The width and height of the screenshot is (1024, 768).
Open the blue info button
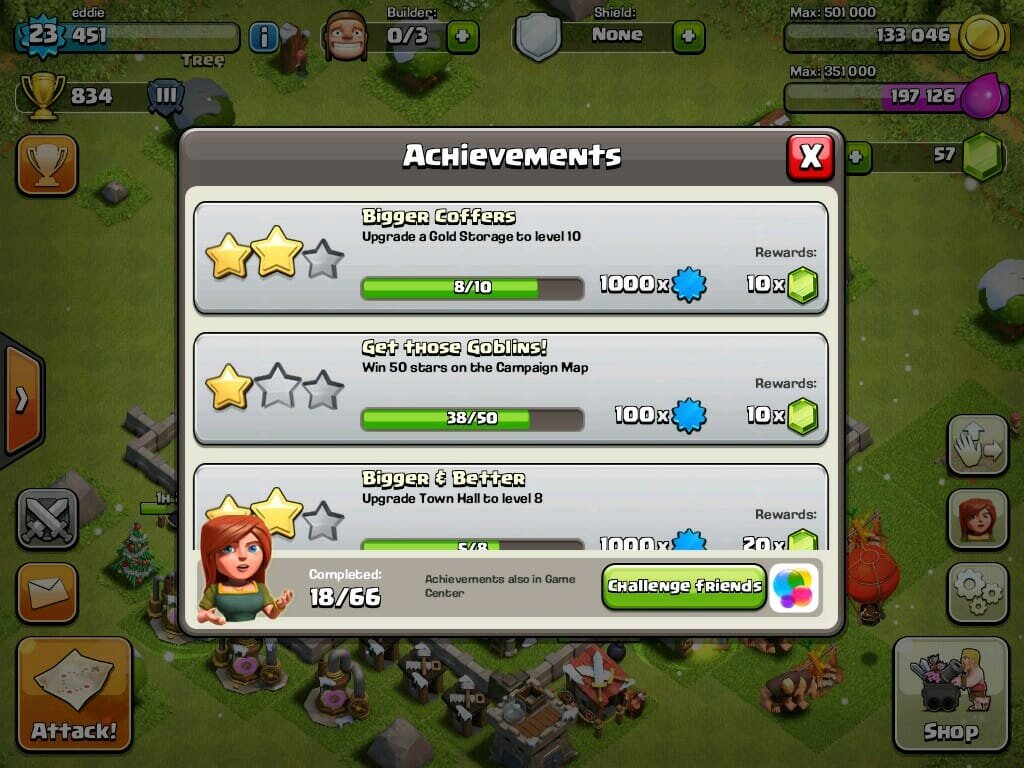263,38
